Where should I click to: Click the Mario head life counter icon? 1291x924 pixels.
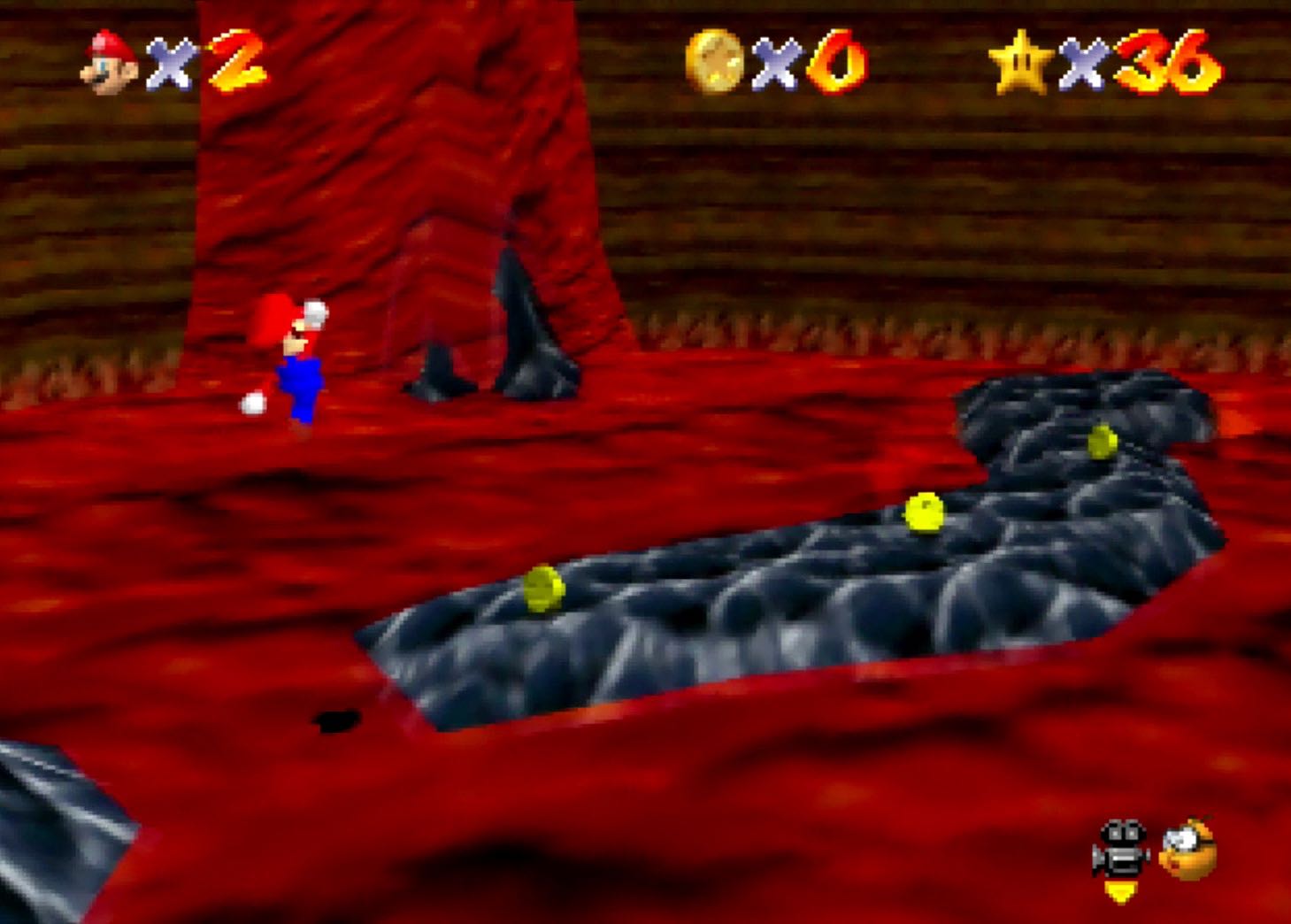105,62
